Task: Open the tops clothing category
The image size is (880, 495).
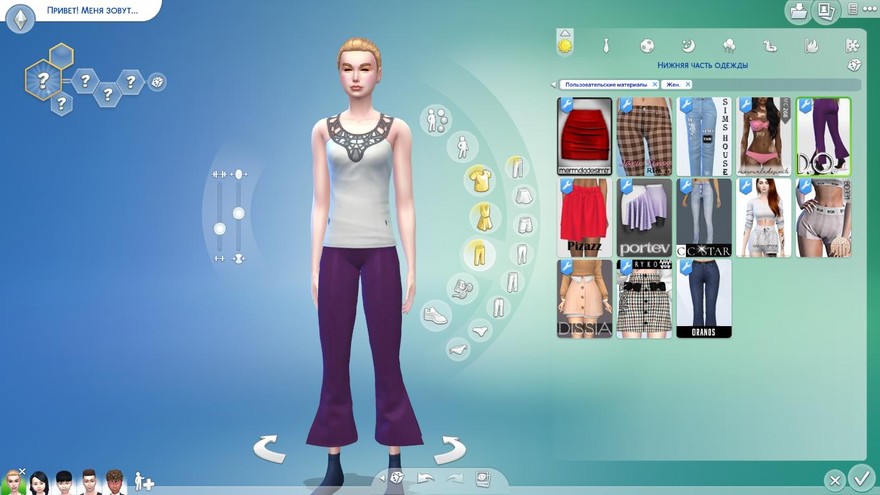Action: [479, 180]
